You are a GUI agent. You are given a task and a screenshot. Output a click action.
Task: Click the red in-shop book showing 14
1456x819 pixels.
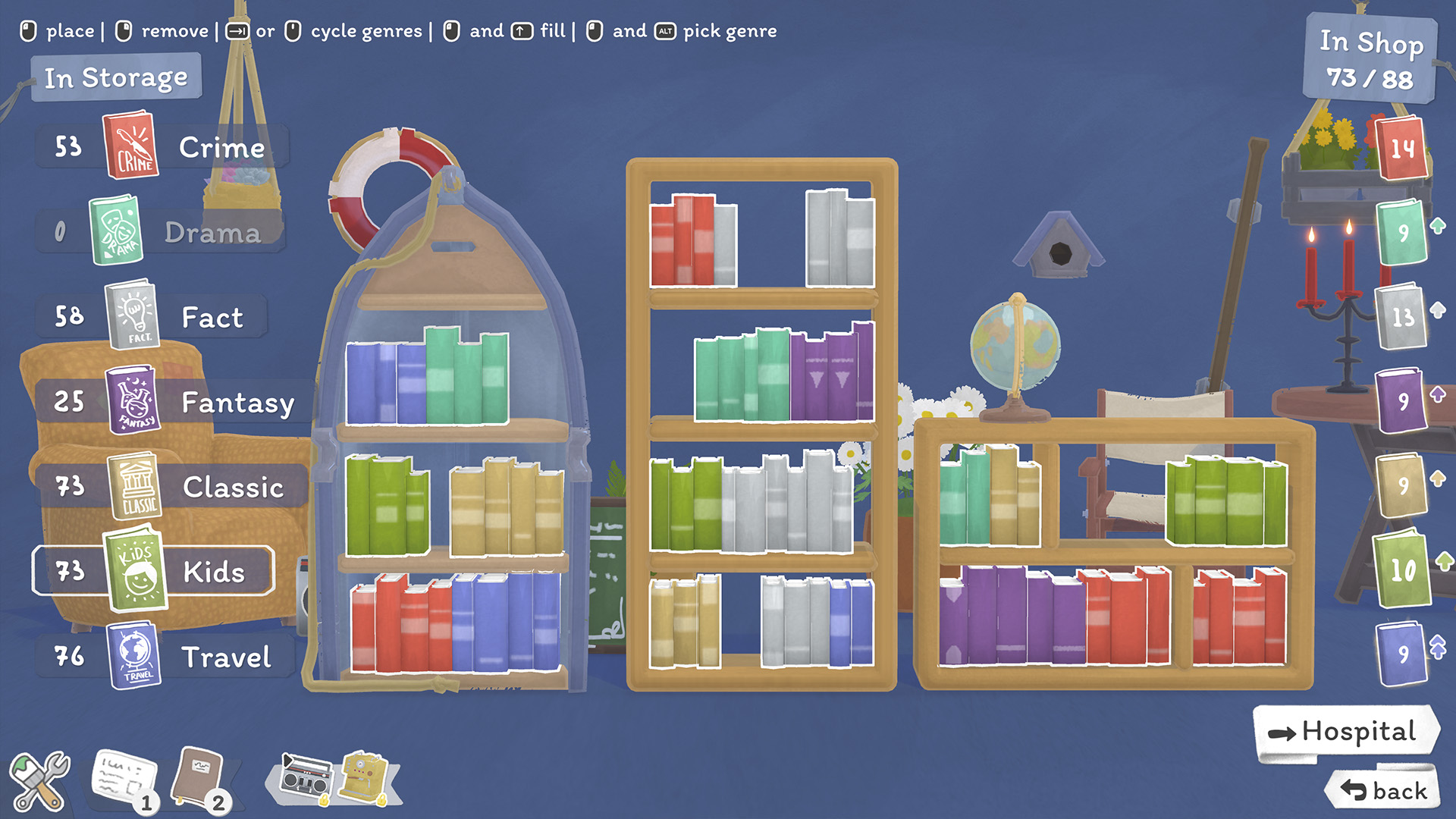coord(1401,148)
